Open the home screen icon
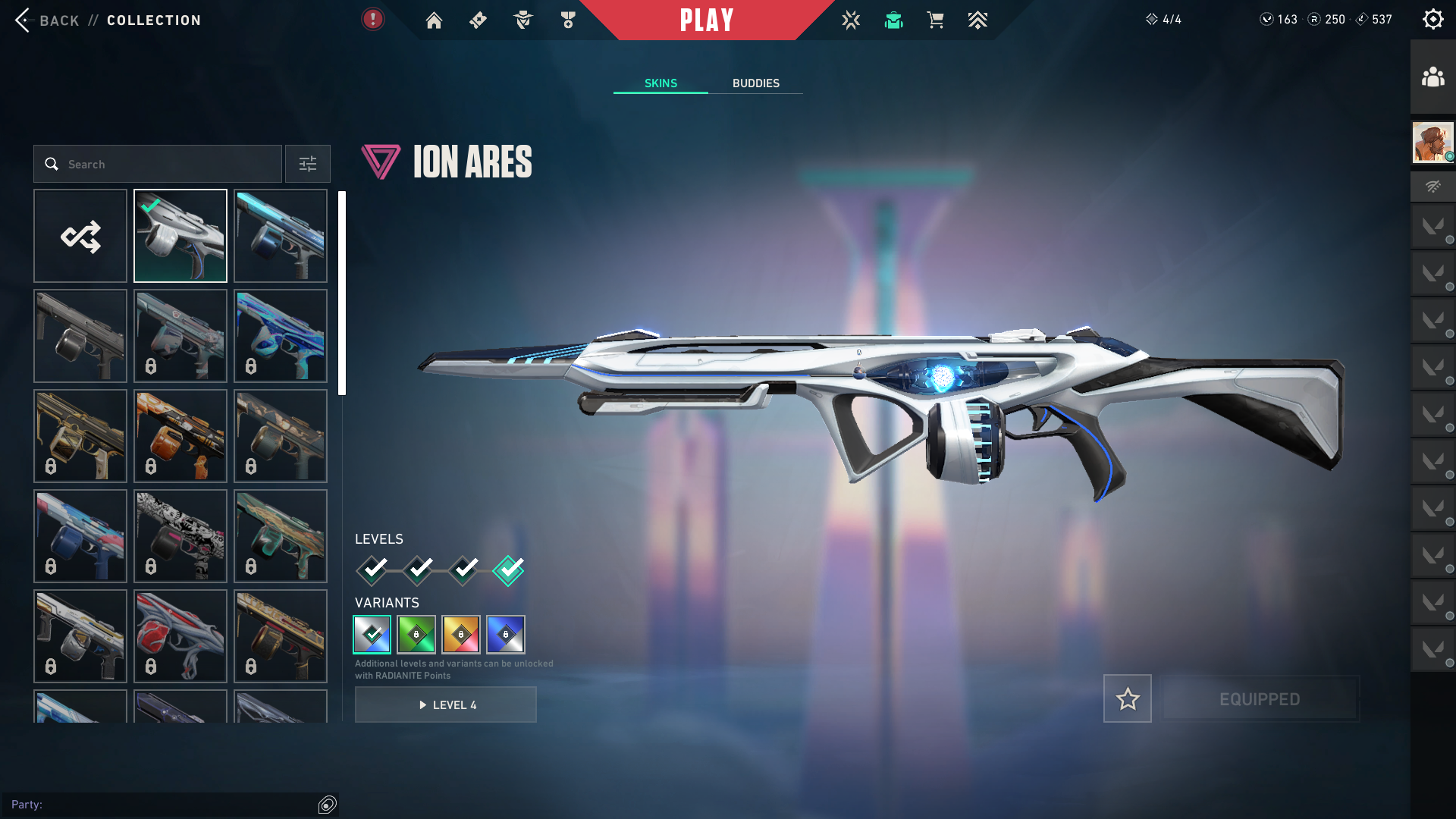 (434, 20)
